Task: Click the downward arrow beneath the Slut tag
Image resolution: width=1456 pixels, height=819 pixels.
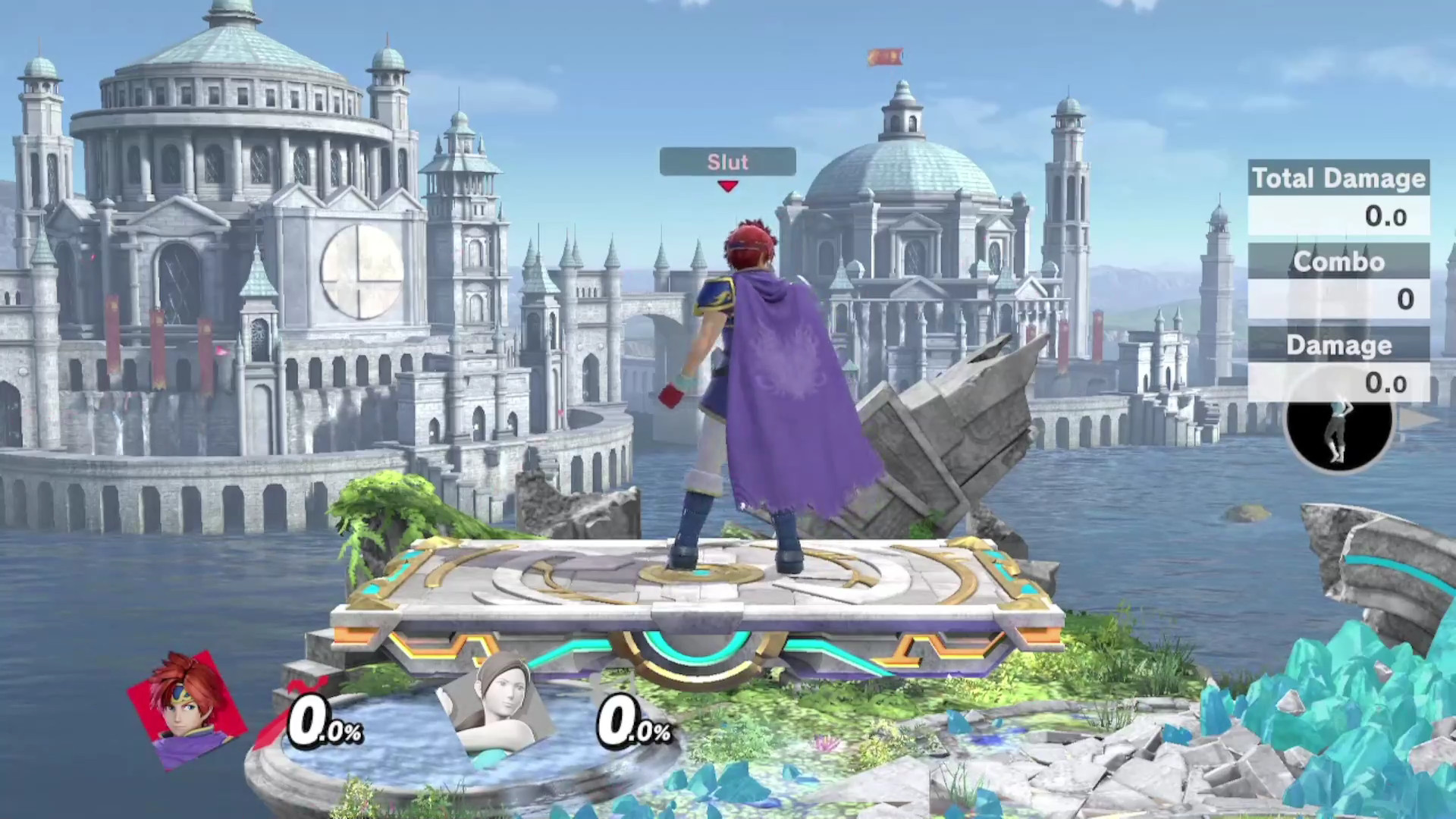Action: (727, 187)
